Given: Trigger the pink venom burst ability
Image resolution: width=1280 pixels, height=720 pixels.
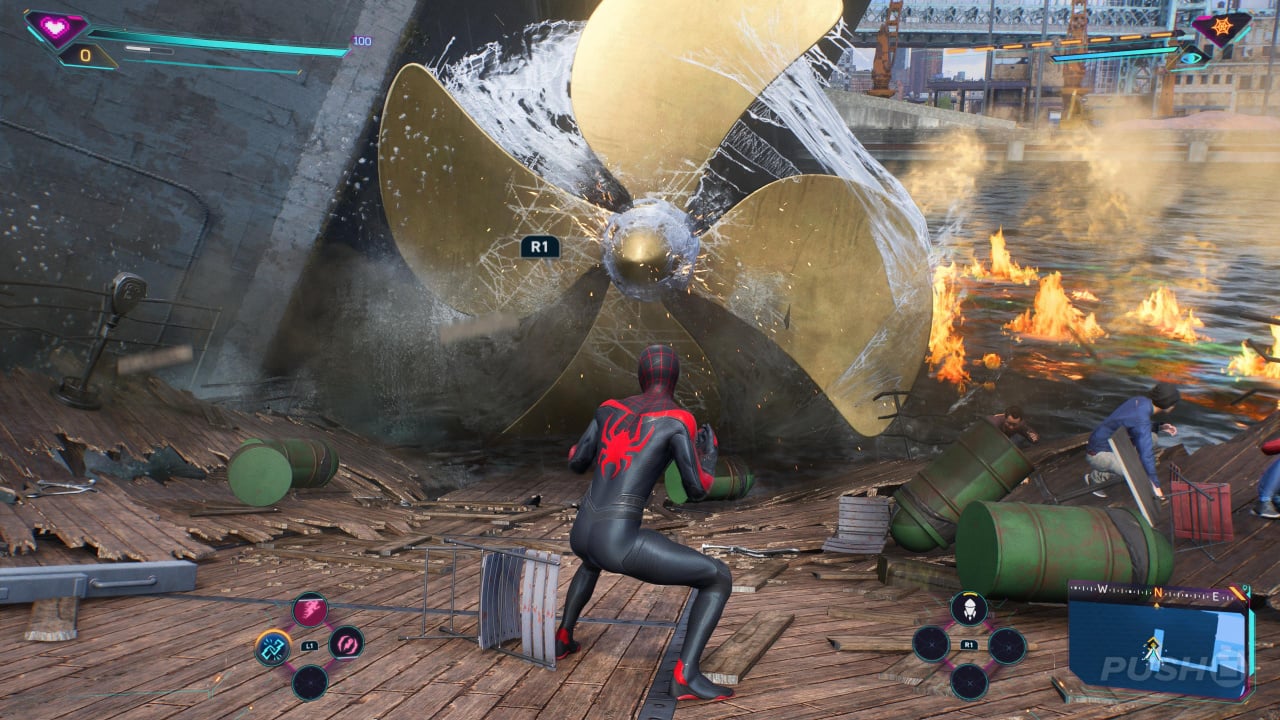Looking at the screenshot, I should [346, 643].
